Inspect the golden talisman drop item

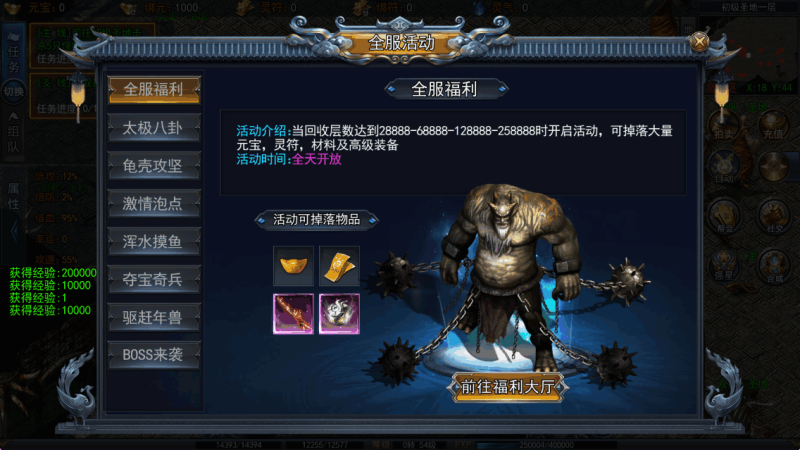click(x=339, y=266)
